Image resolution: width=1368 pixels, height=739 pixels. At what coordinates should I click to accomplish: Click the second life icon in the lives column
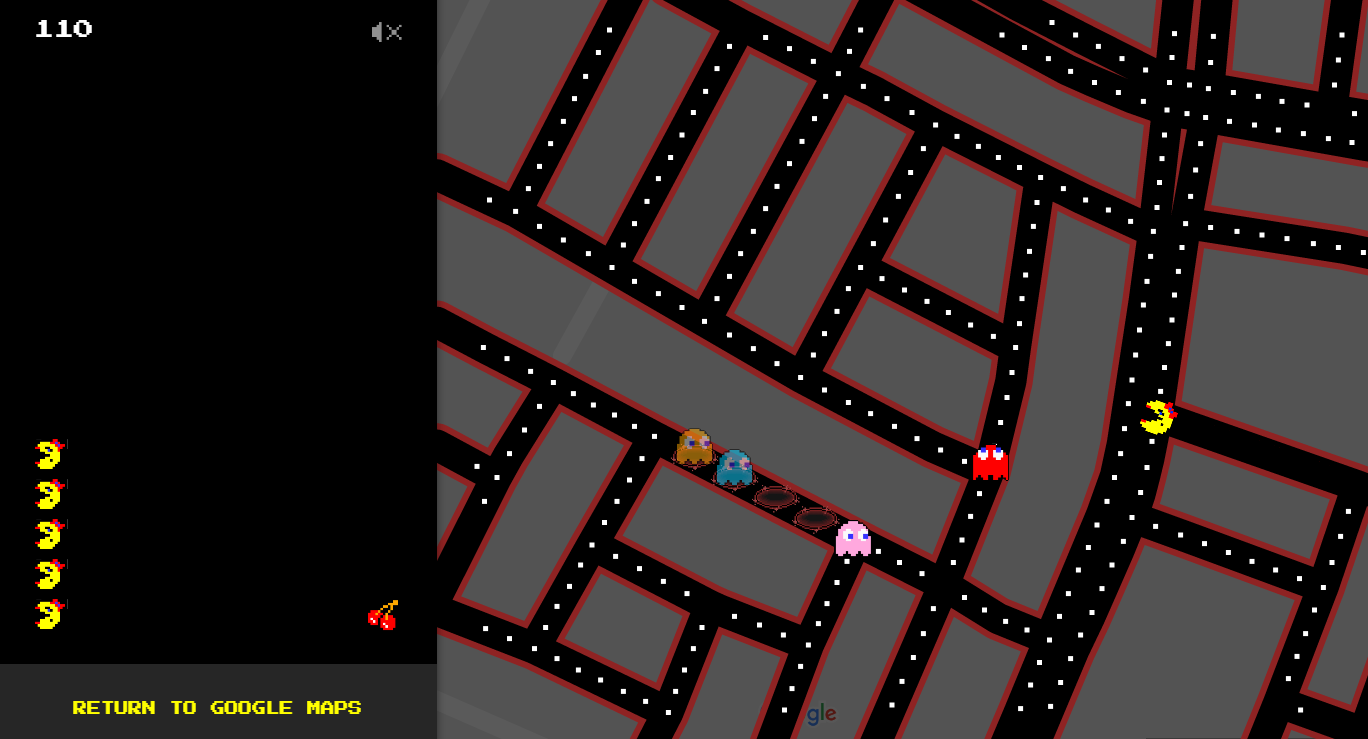click(x=48, y=493)
